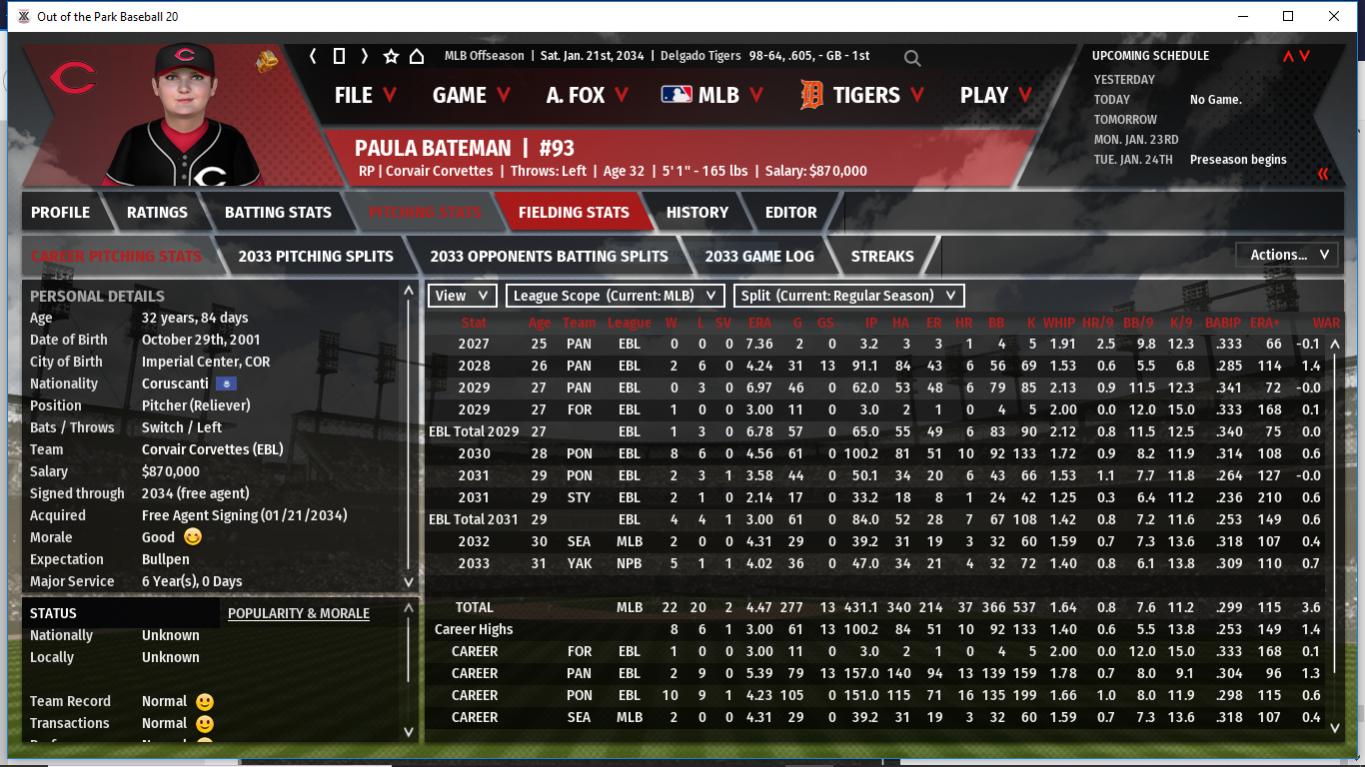Click the search magnifying glass icon

point(912,58)
